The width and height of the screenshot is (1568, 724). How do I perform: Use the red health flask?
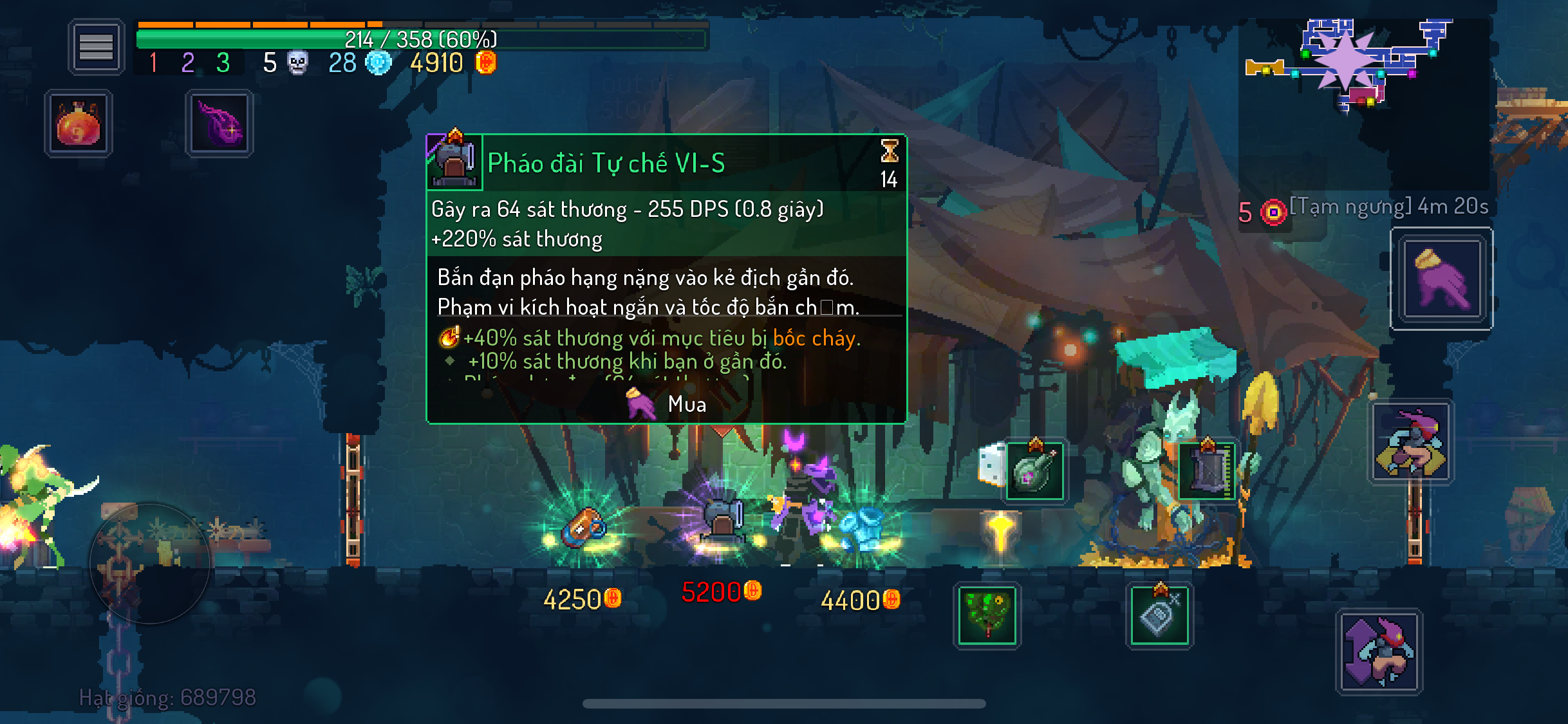[79, 124]
